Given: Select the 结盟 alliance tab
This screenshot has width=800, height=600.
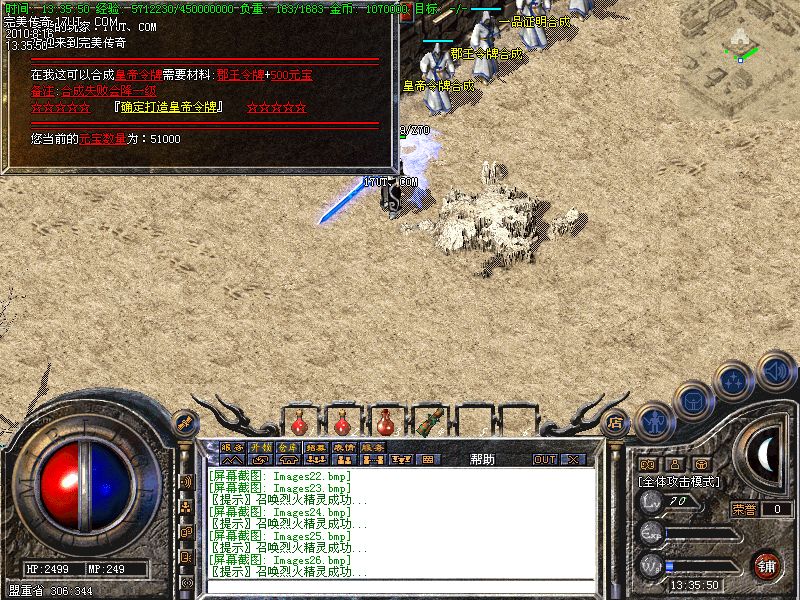Looking at the screenshot, I should 316,447.
